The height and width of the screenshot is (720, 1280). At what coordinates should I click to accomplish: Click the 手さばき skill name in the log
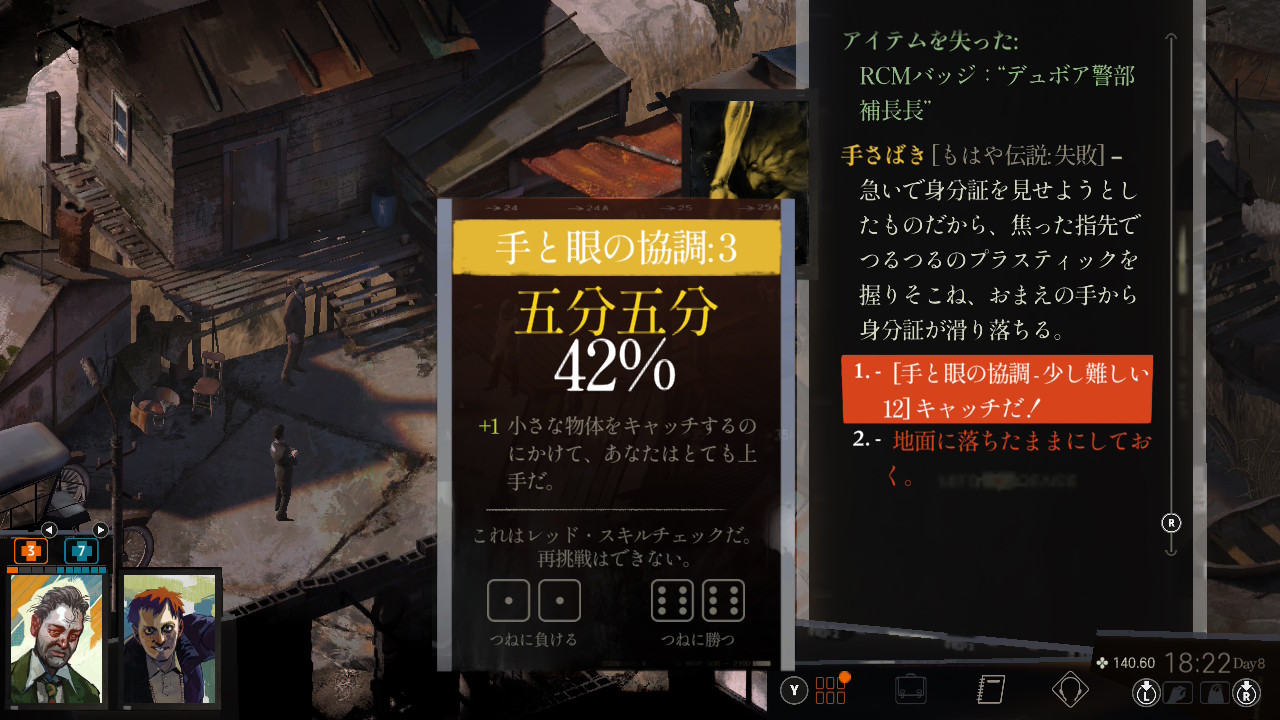click(883, 156)
